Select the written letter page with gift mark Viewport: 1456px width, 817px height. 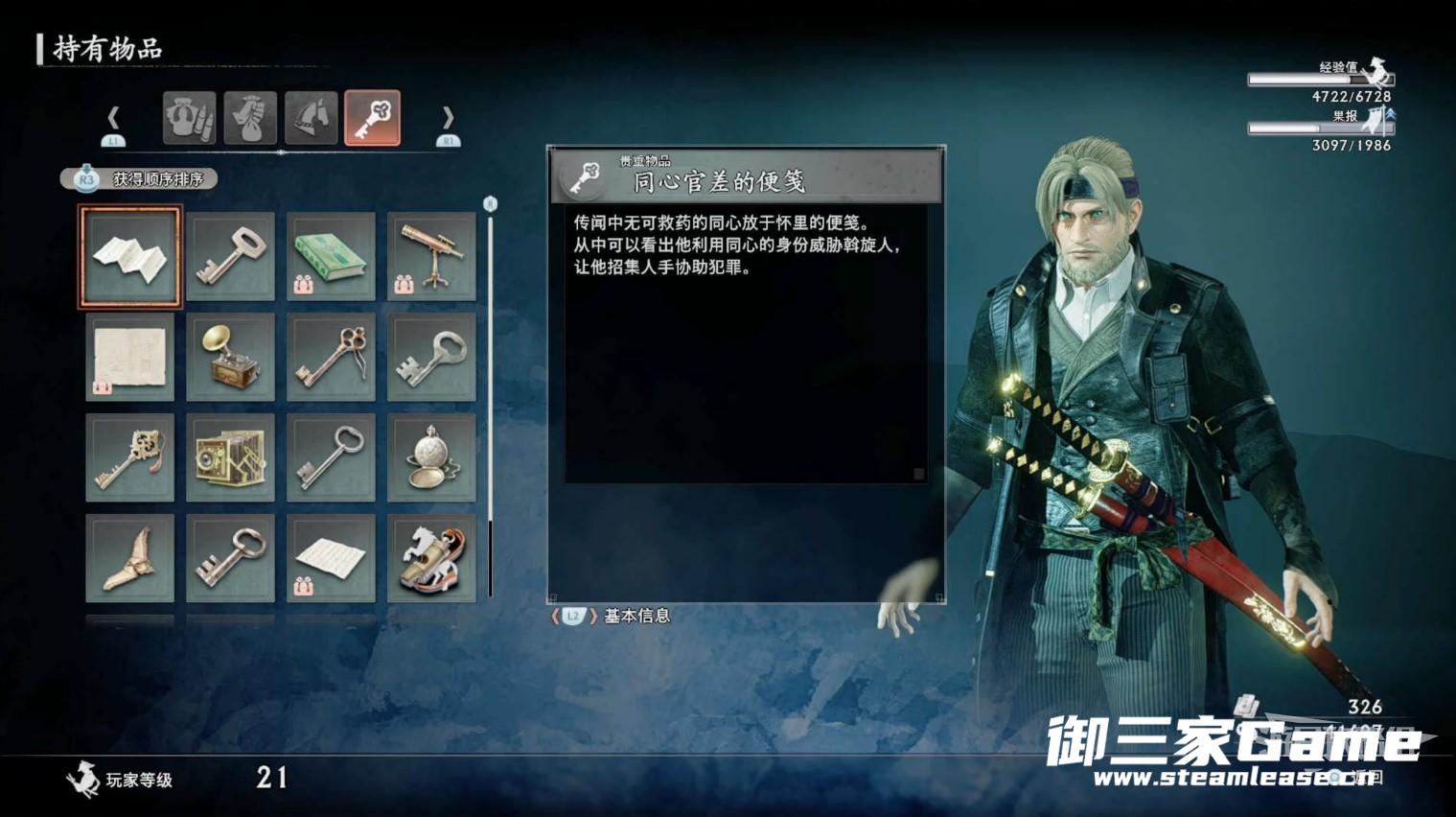click(331, 558)
